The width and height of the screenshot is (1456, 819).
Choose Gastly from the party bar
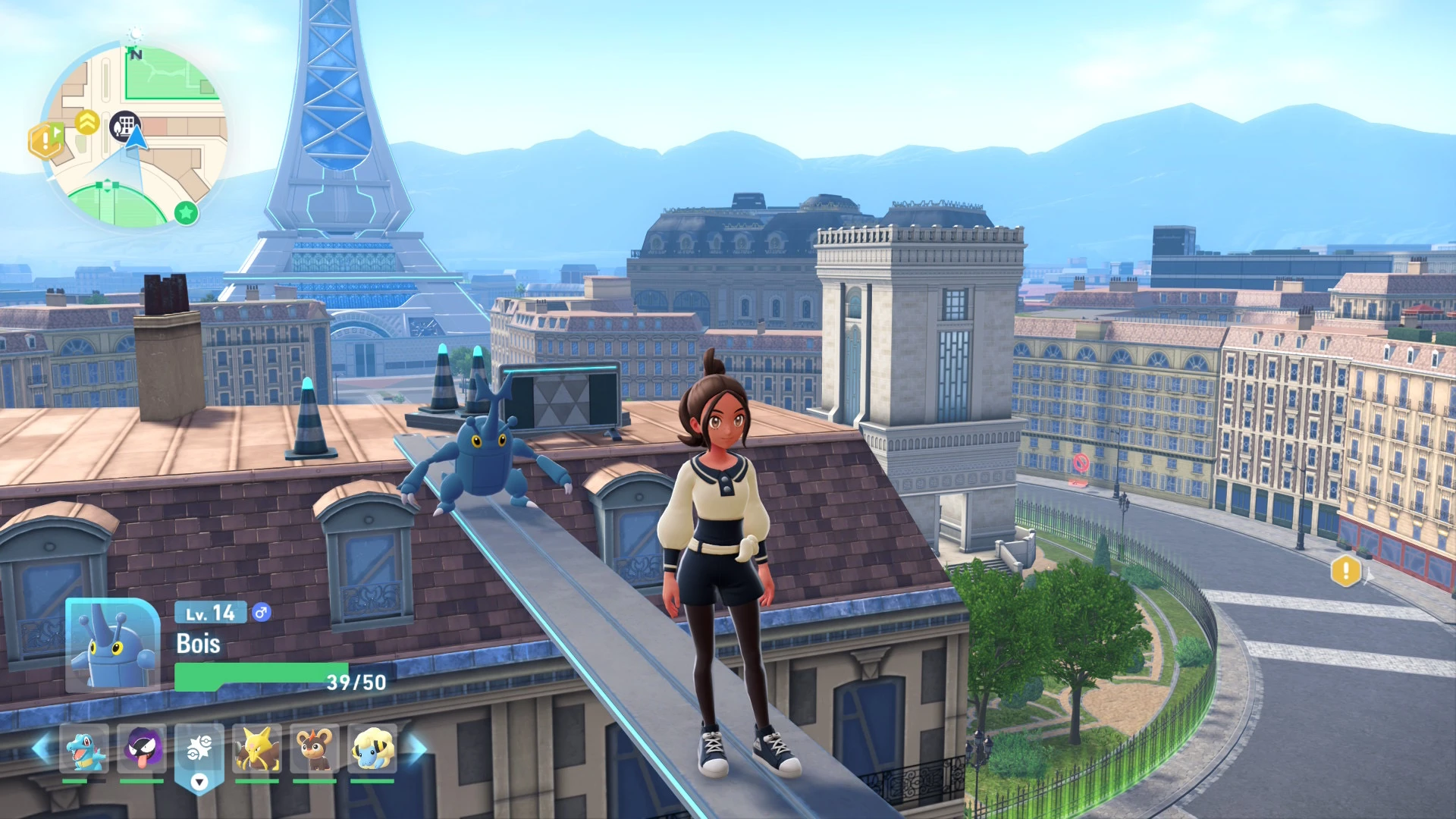(x=142, y=748)
